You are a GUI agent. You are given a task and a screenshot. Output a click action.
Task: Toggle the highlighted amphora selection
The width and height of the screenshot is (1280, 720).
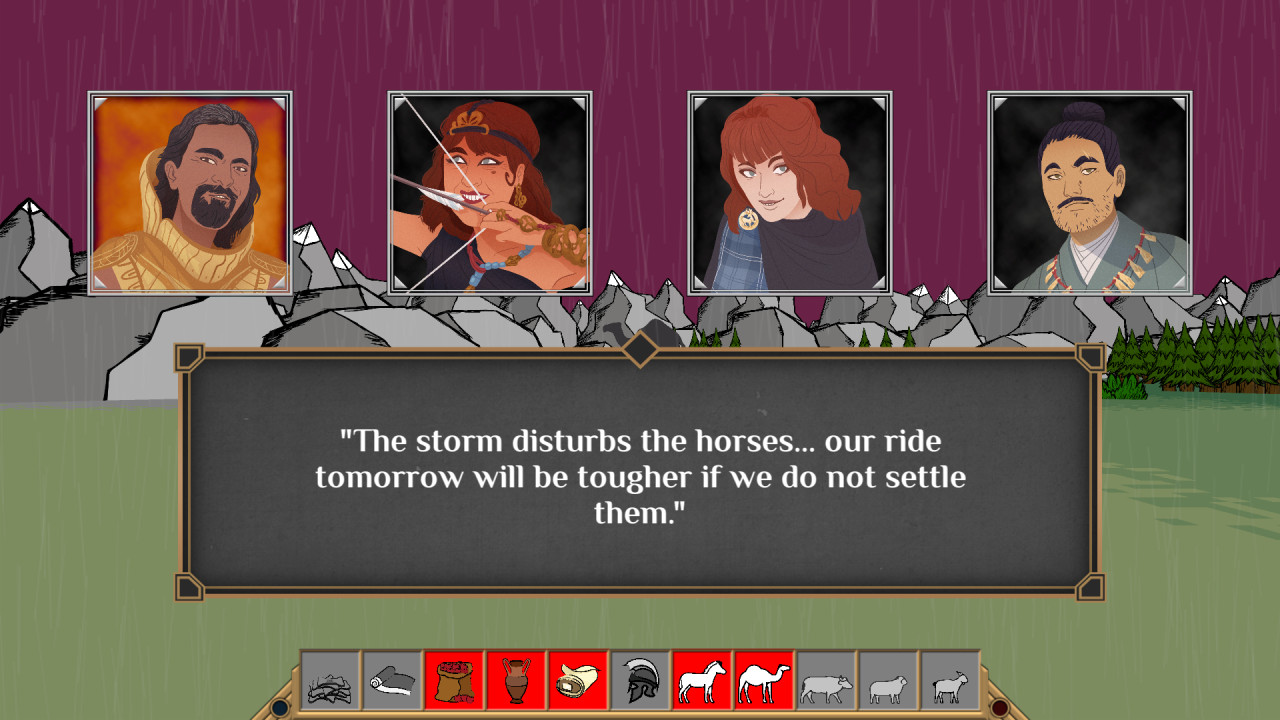coord(518,682)
